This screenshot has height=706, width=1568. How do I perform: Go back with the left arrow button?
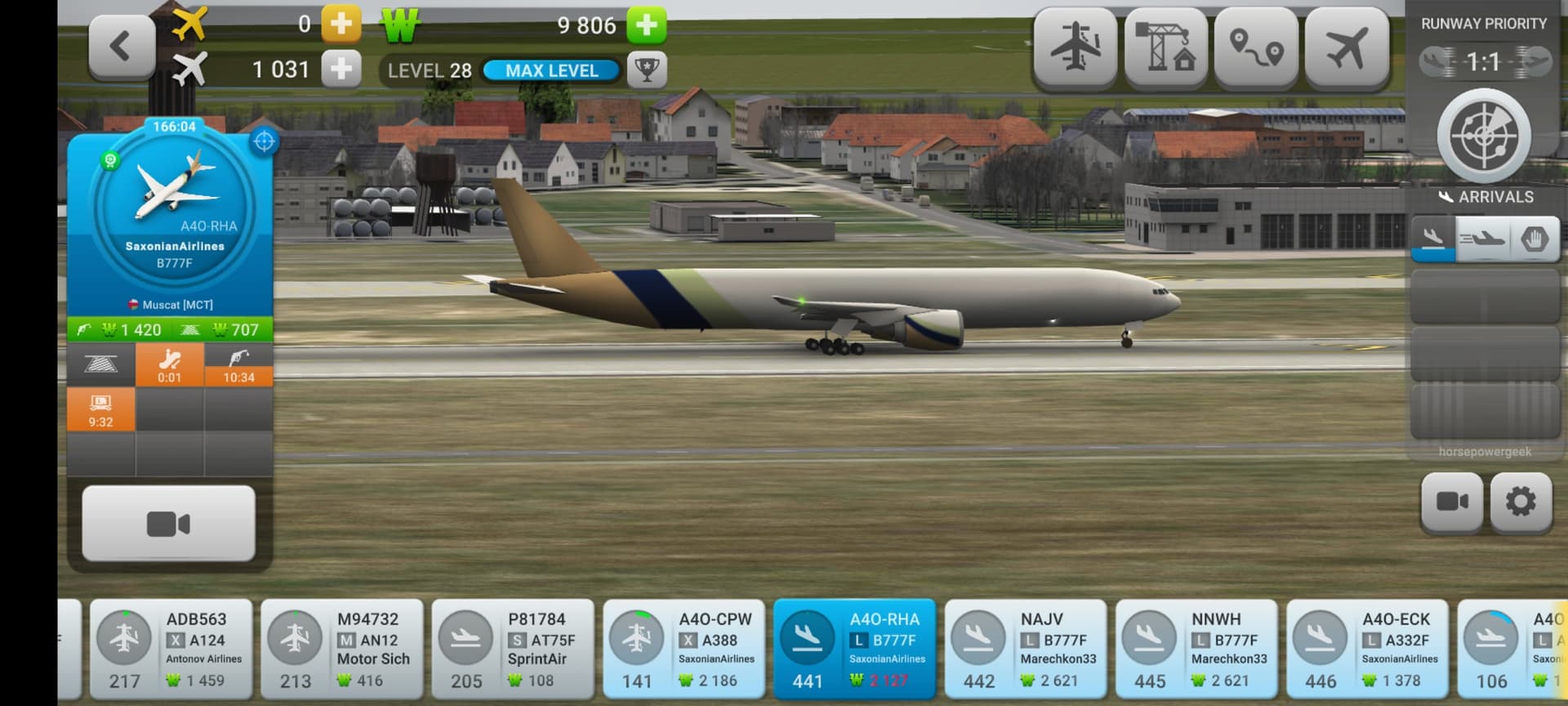click(x=122, y=47)
